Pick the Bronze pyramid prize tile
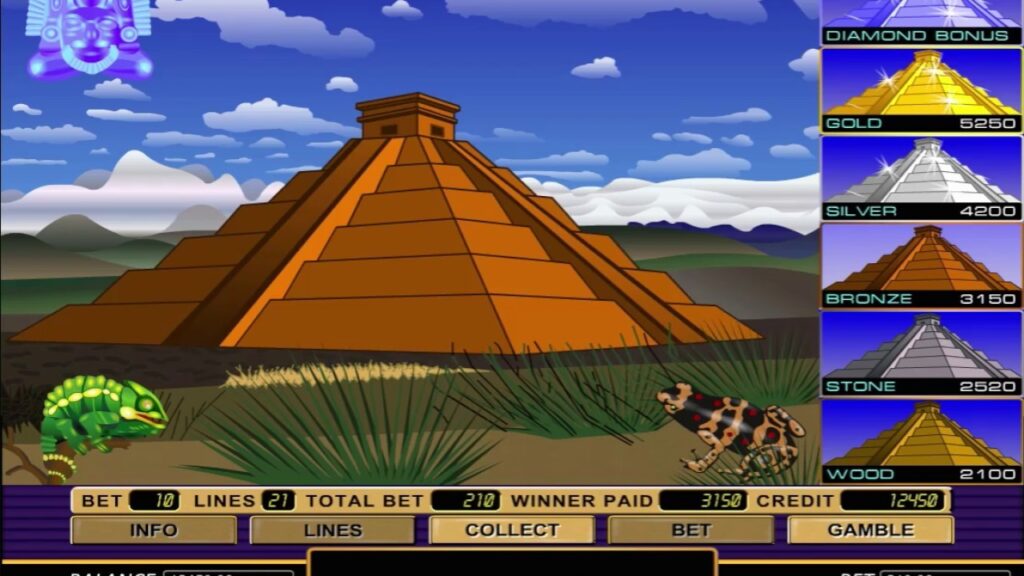This screenshot has height=576, width=1024. 921,265
